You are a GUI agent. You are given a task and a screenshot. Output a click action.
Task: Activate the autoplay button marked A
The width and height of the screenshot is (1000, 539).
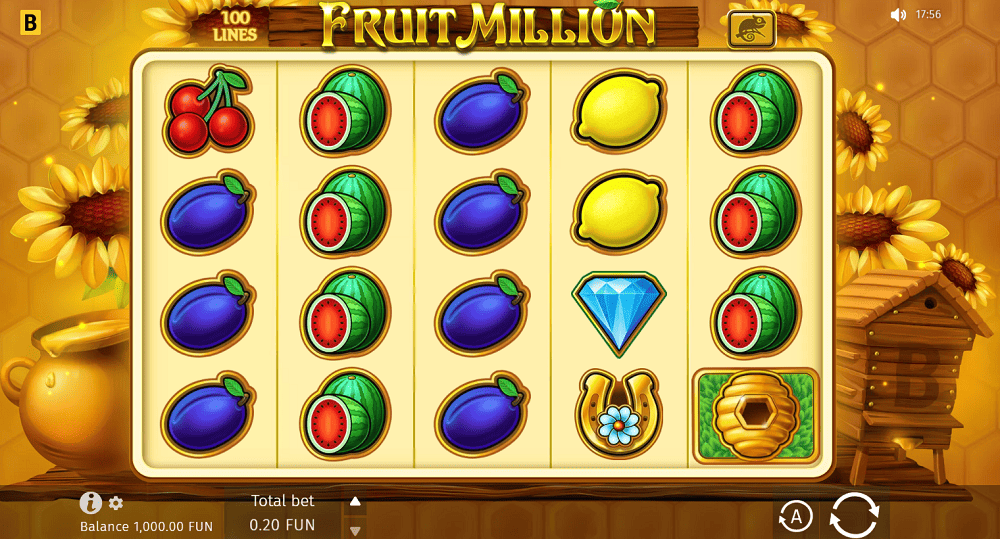[x=795, y=516]
